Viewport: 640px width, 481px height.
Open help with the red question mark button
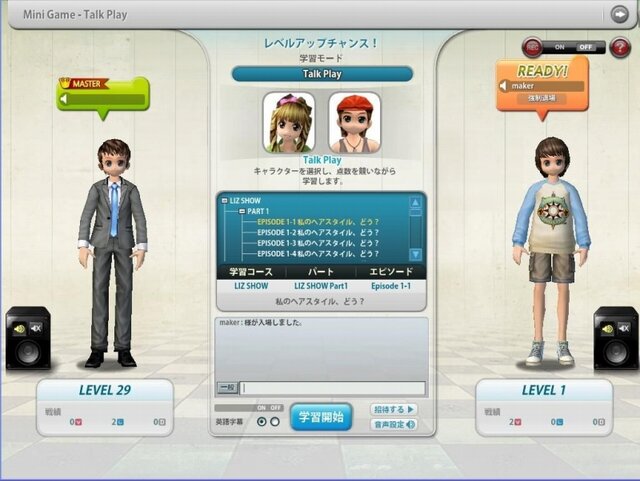[x=620, y=47]
